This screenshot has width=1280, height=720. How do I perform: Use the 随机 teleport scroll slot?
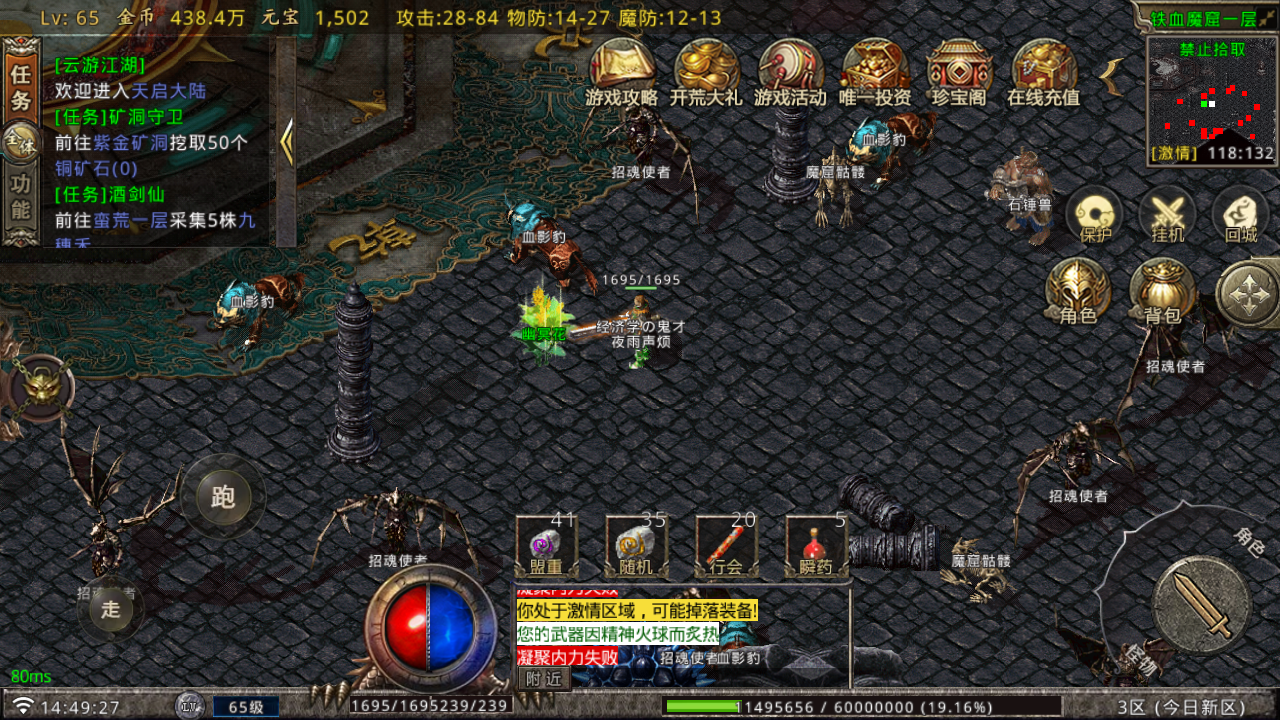[636, 546]
